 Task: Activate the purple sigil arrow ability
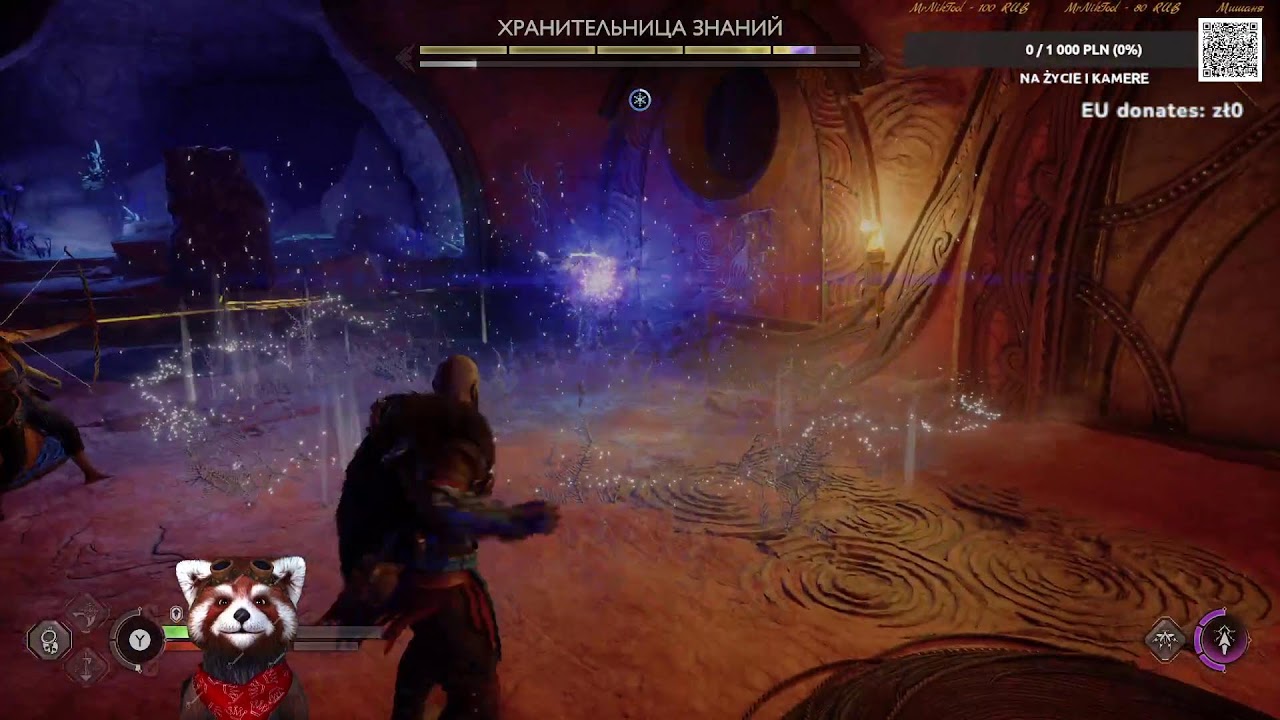1224,638
